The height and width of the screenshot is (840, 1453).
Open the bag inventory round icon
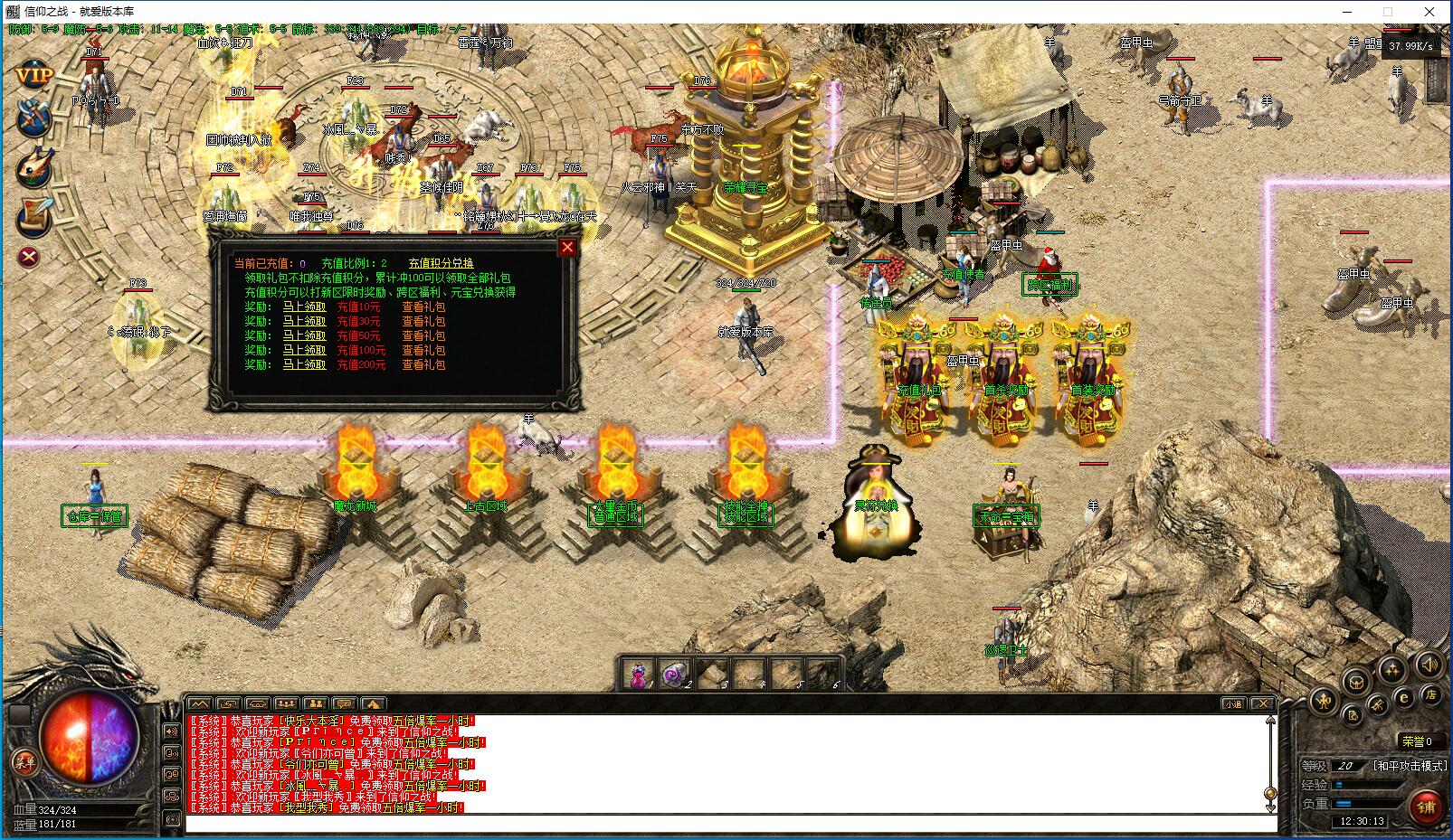pos(1355,683)
